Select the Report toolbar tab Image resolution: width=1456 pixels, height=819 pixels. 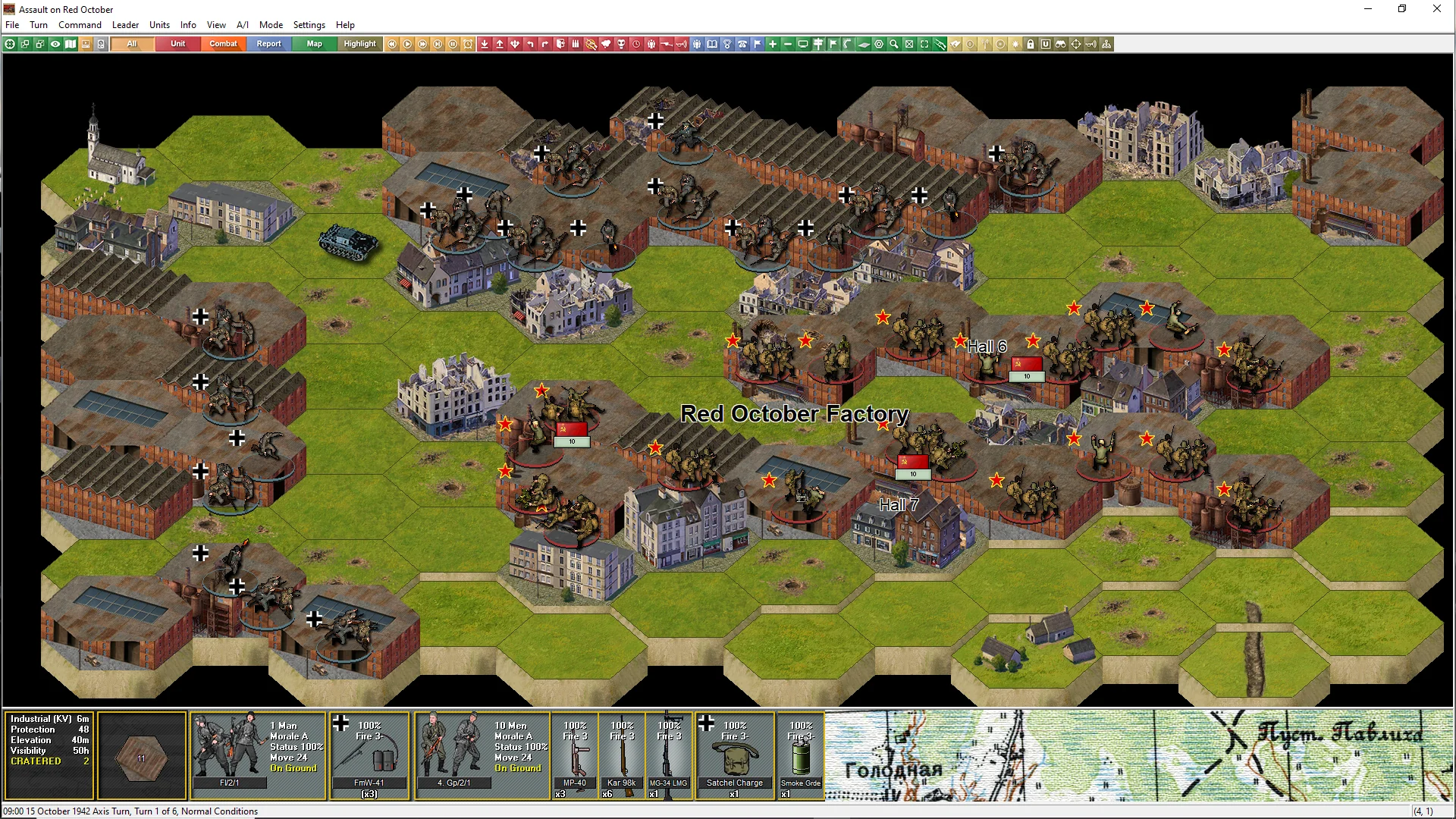(268, 44)
